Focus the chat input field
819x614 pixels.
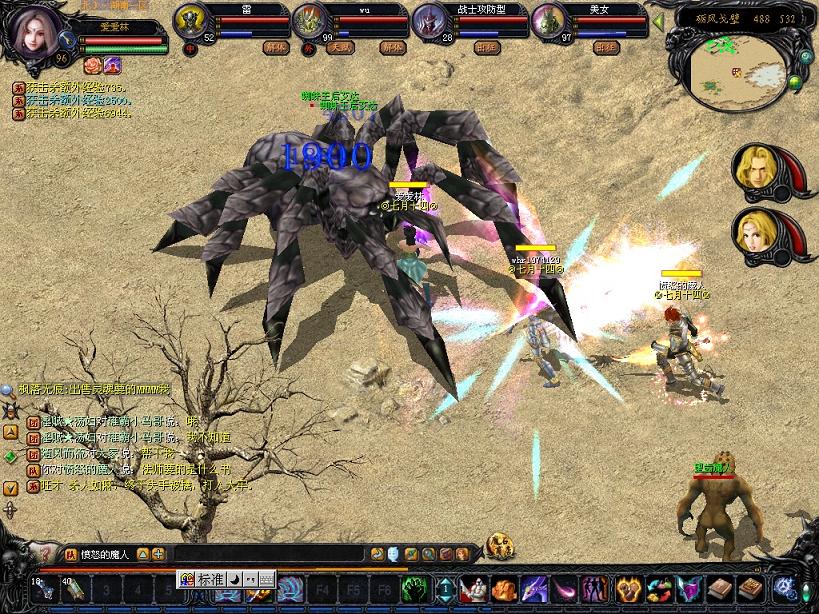[268, 553]
